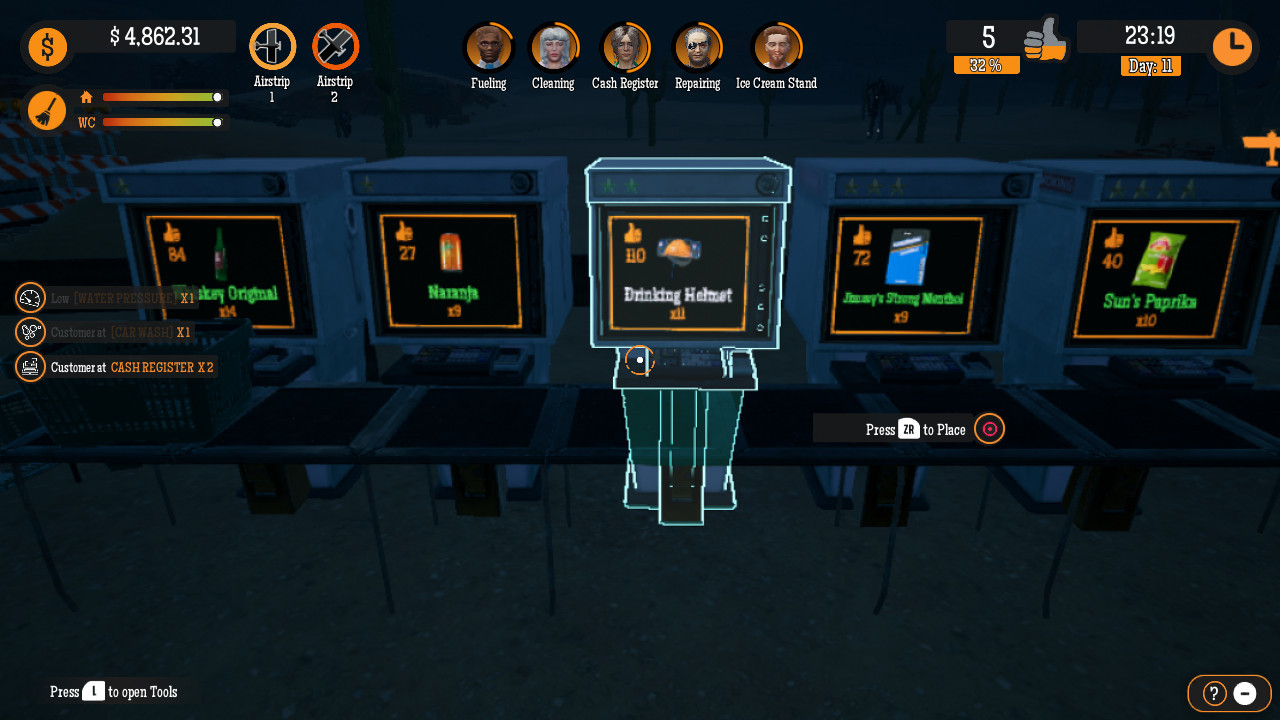Screen dimensions: 1280x720
Task: Open the Cleaning employee assignment
Action: click(x=554, y=45)
